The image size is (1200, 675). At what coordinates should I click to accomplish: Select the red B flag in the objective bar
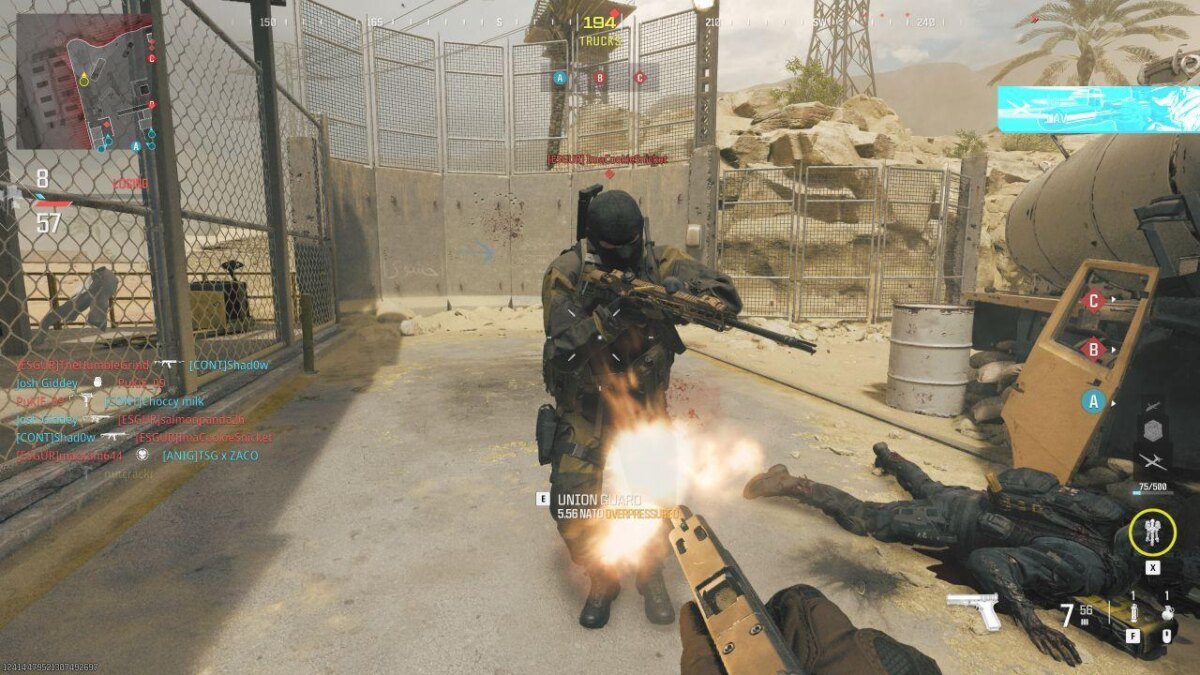[600, 77]
